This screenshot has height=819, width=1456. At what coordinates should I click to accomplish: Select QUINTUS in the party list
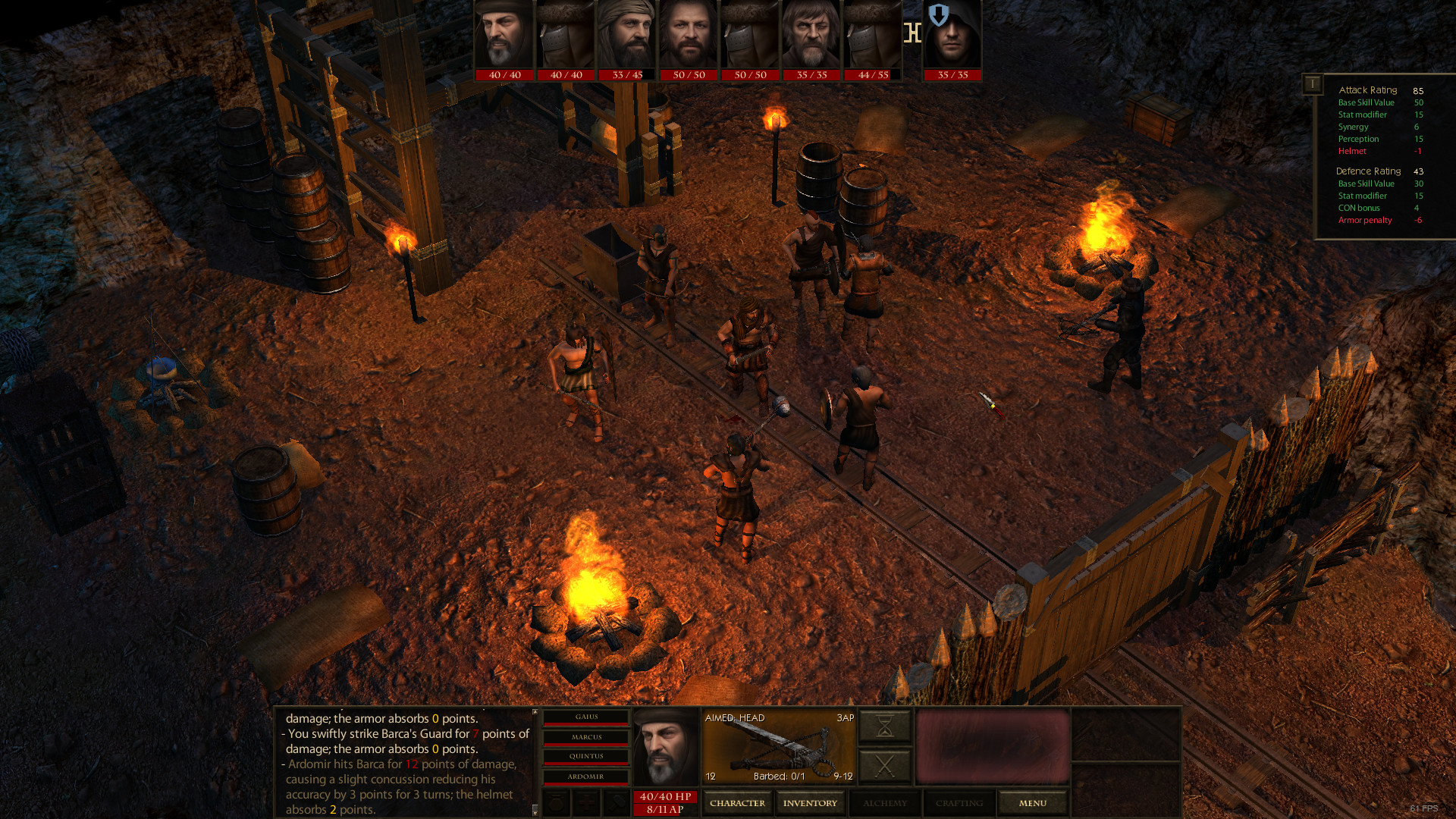pos(585,756)
